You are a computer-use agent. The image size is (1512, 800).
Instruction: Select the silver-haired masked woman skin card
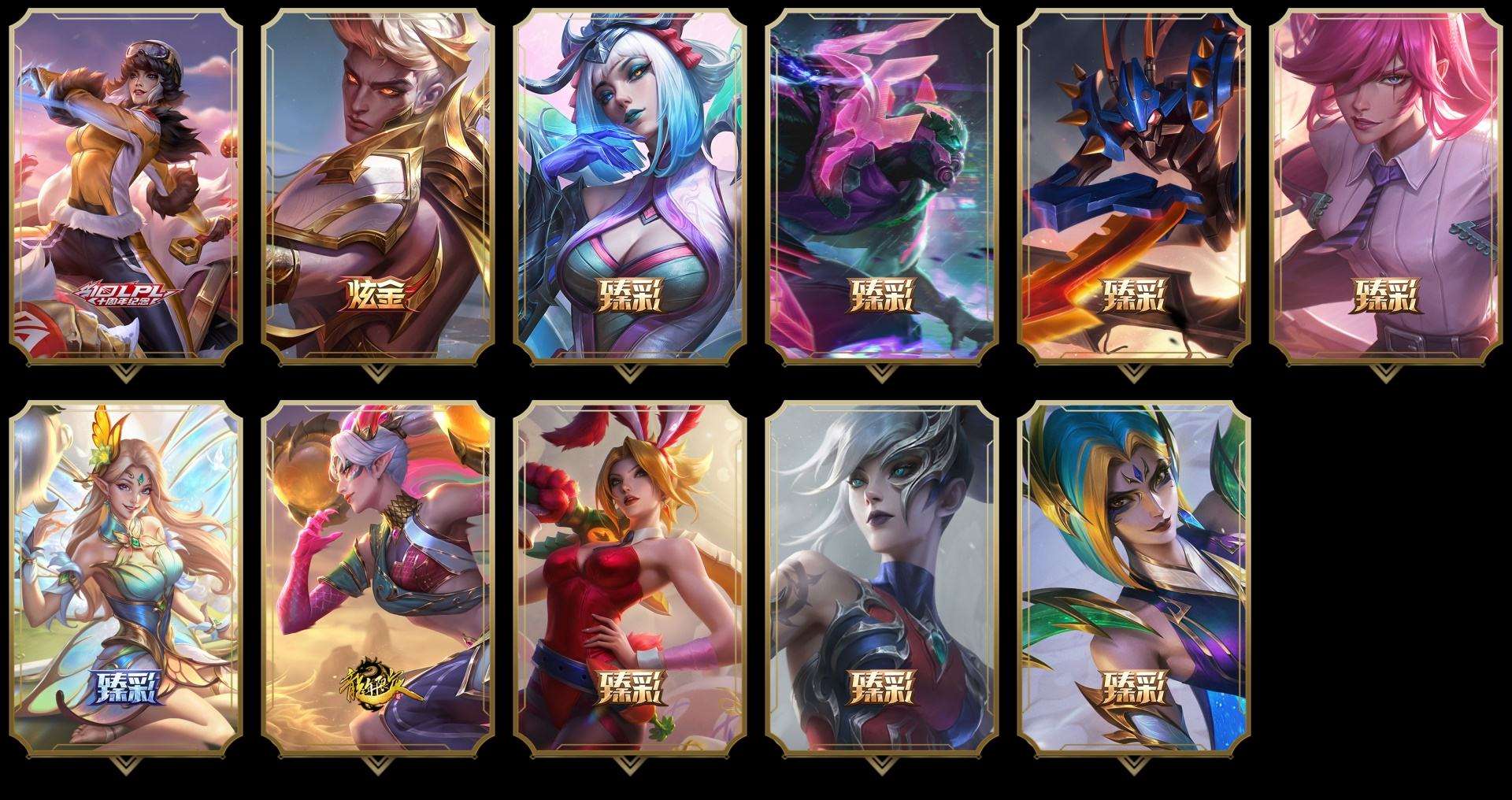coord(882,579)
